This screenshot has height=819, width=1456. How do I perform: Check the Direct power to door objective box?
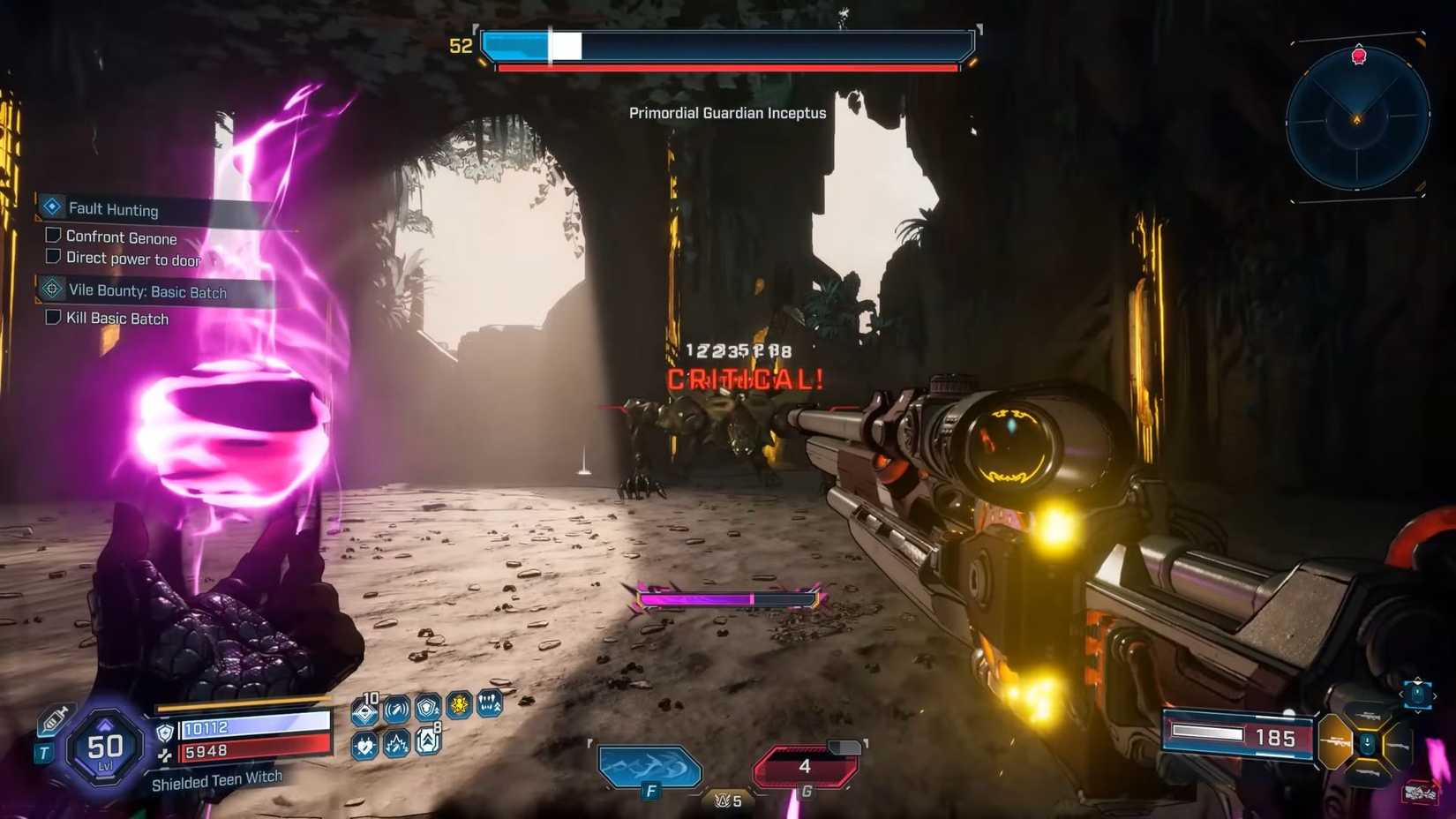click(53, 255)
